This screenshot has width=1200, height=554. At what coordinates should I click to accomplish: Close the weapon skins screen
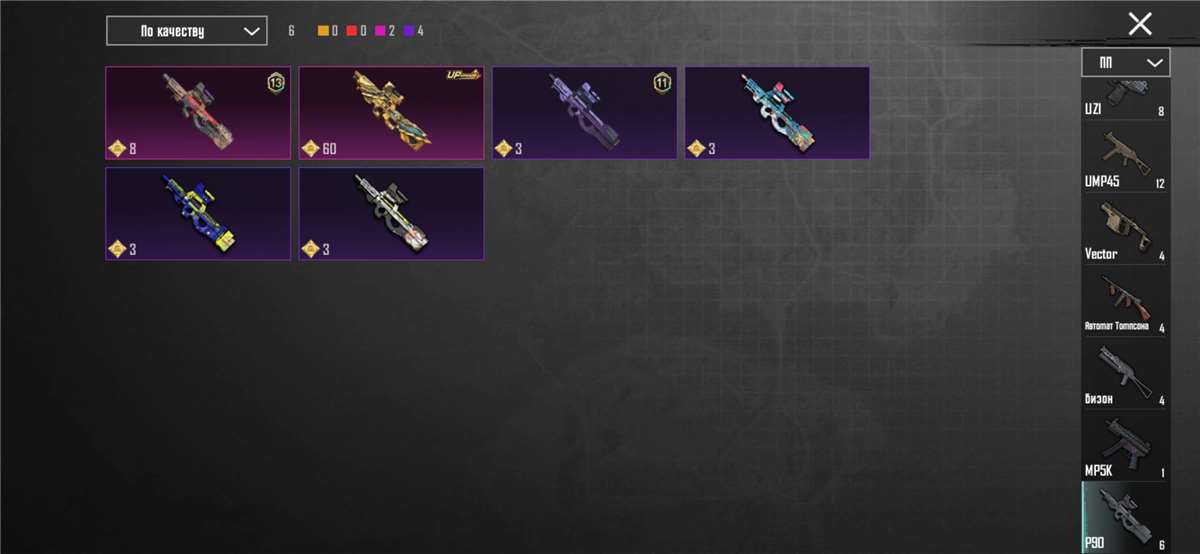1140,25
